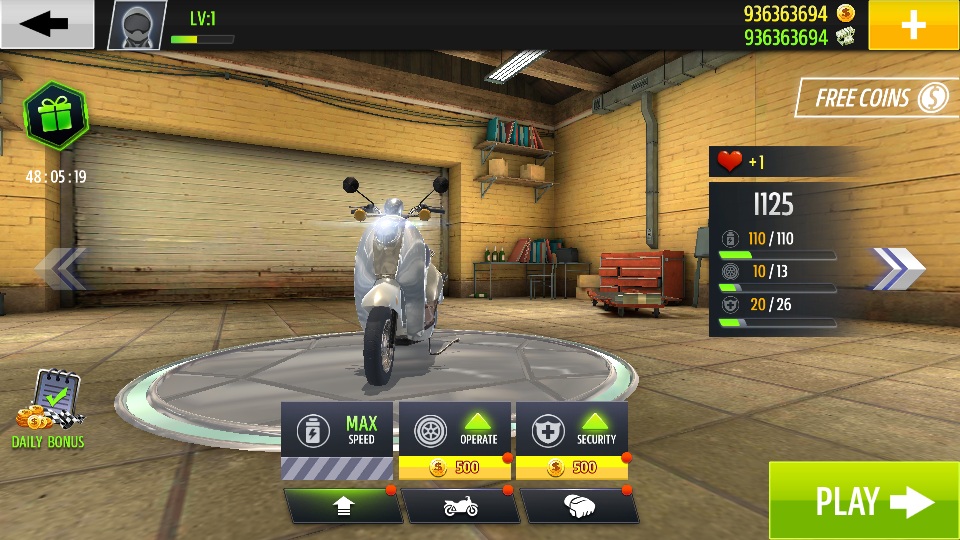Image resolution: width=960 pixels, height=540 pixels.
Task: Go back using the black arrow button
Action: (x=46, y=24)
